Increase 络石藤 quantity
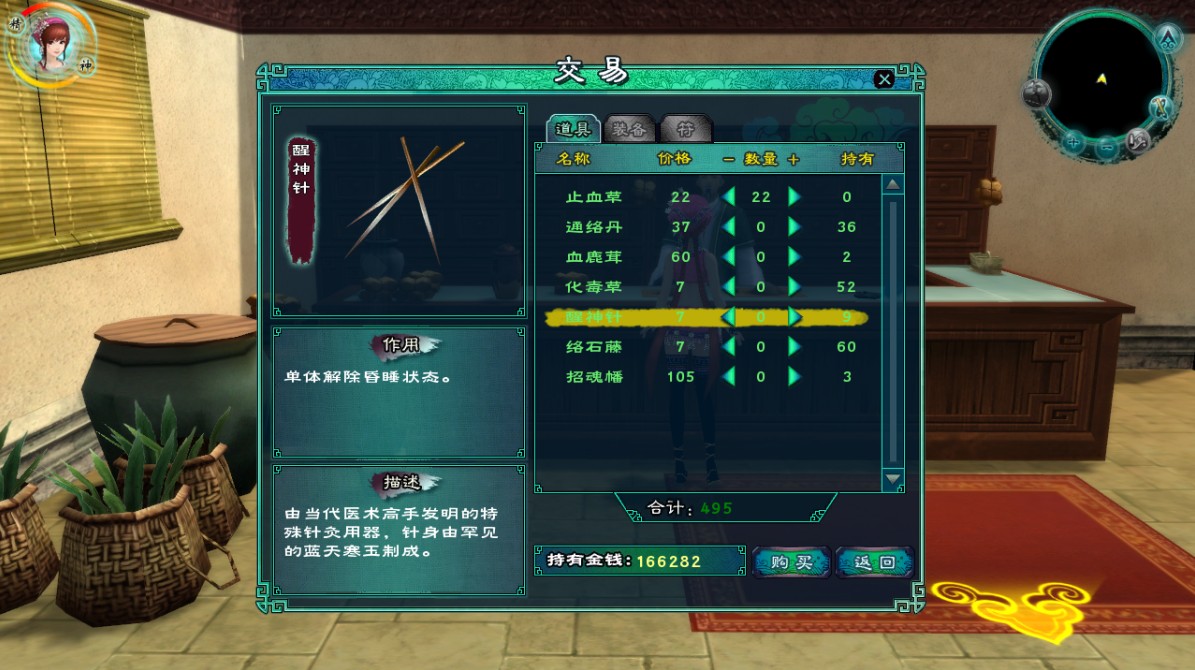Image resolution: width=1195 pixels, height=670 pixels. (x=795, y=347)
